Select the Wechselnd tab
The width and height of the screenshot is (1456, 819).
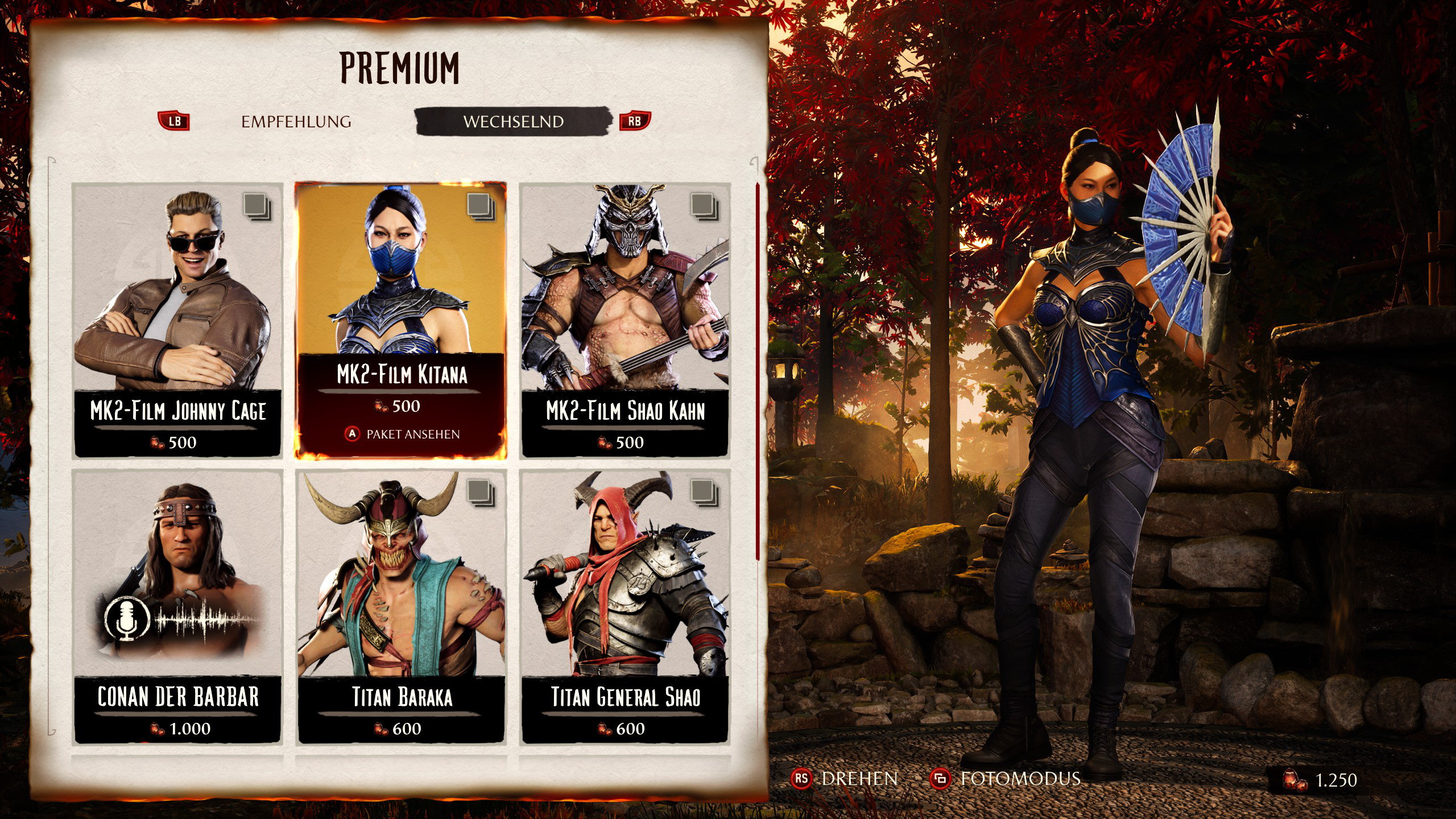[x=513, y=122]
